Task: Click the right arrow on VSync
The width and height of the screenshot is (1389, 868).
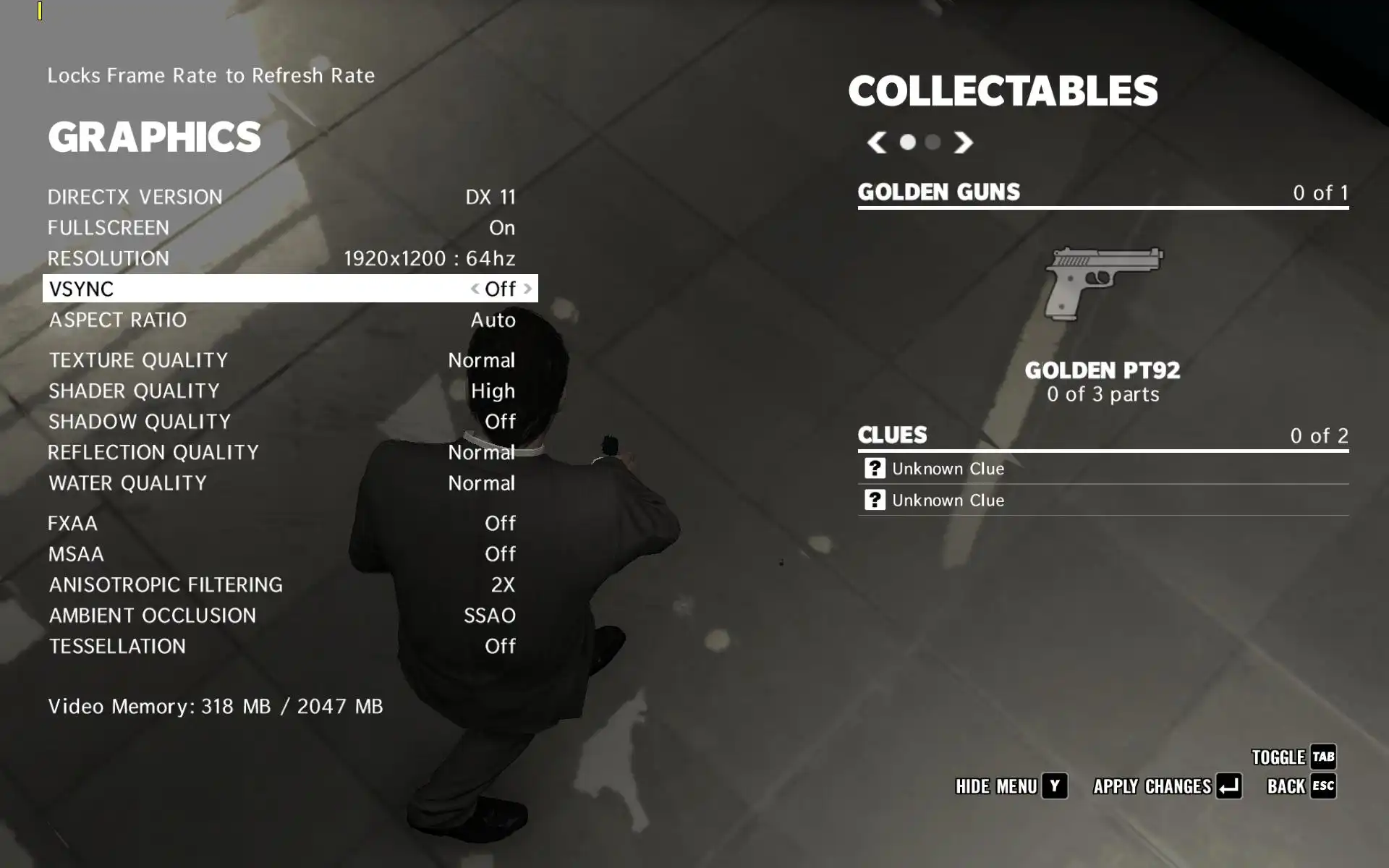Action: tap(527, 289)
